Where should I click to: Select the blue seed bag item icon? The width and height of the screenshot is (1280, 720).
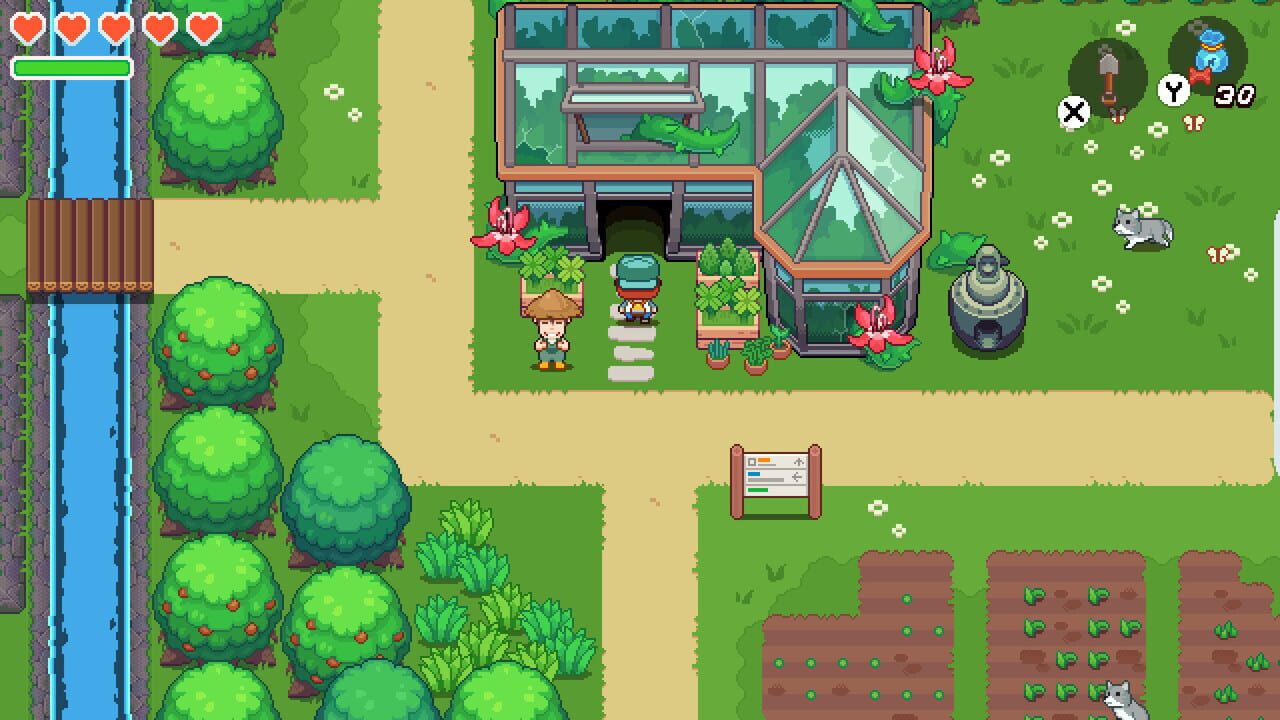1214,60
